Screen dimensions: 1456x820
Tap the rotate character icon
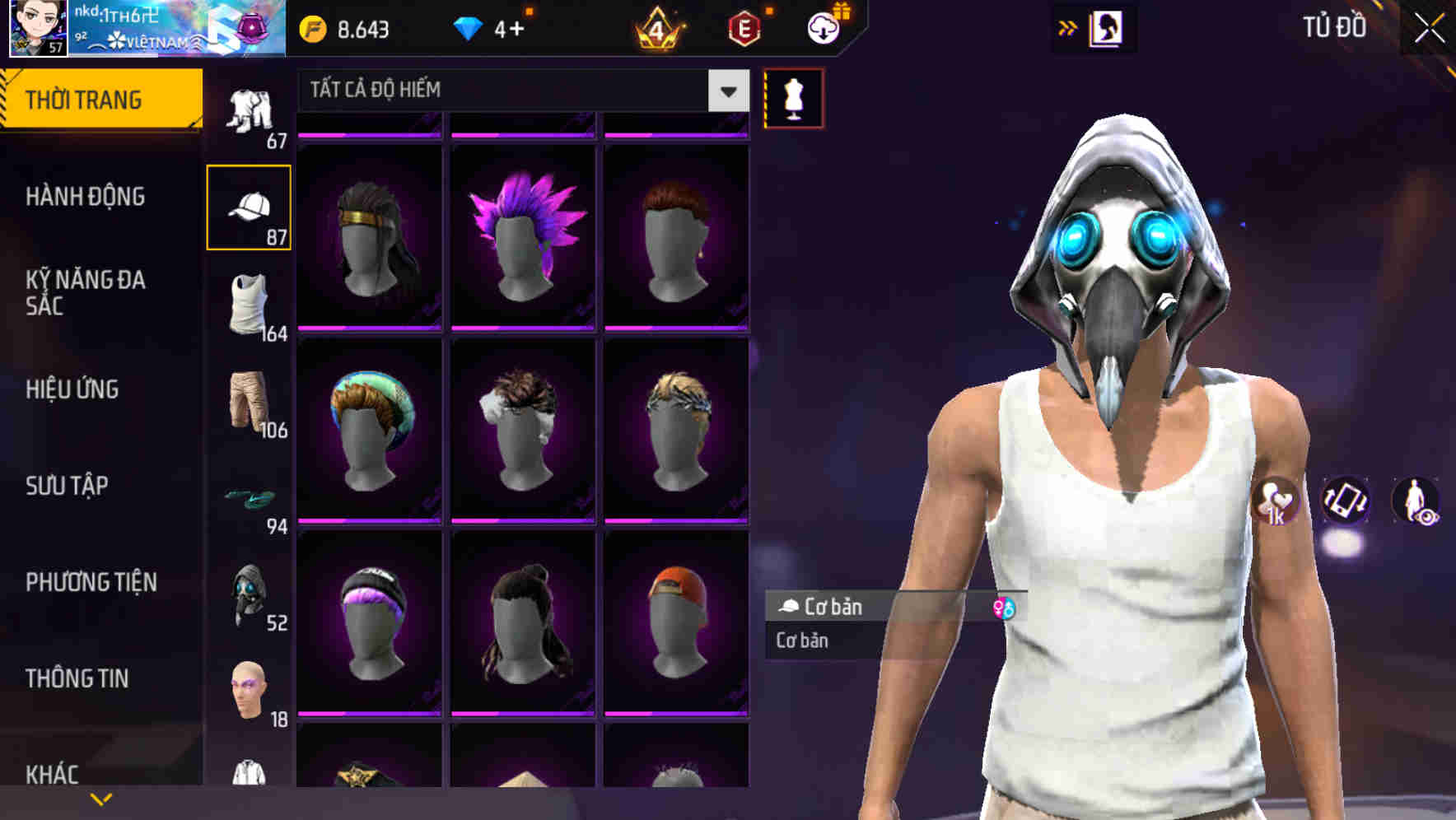tap(1345, 502)
